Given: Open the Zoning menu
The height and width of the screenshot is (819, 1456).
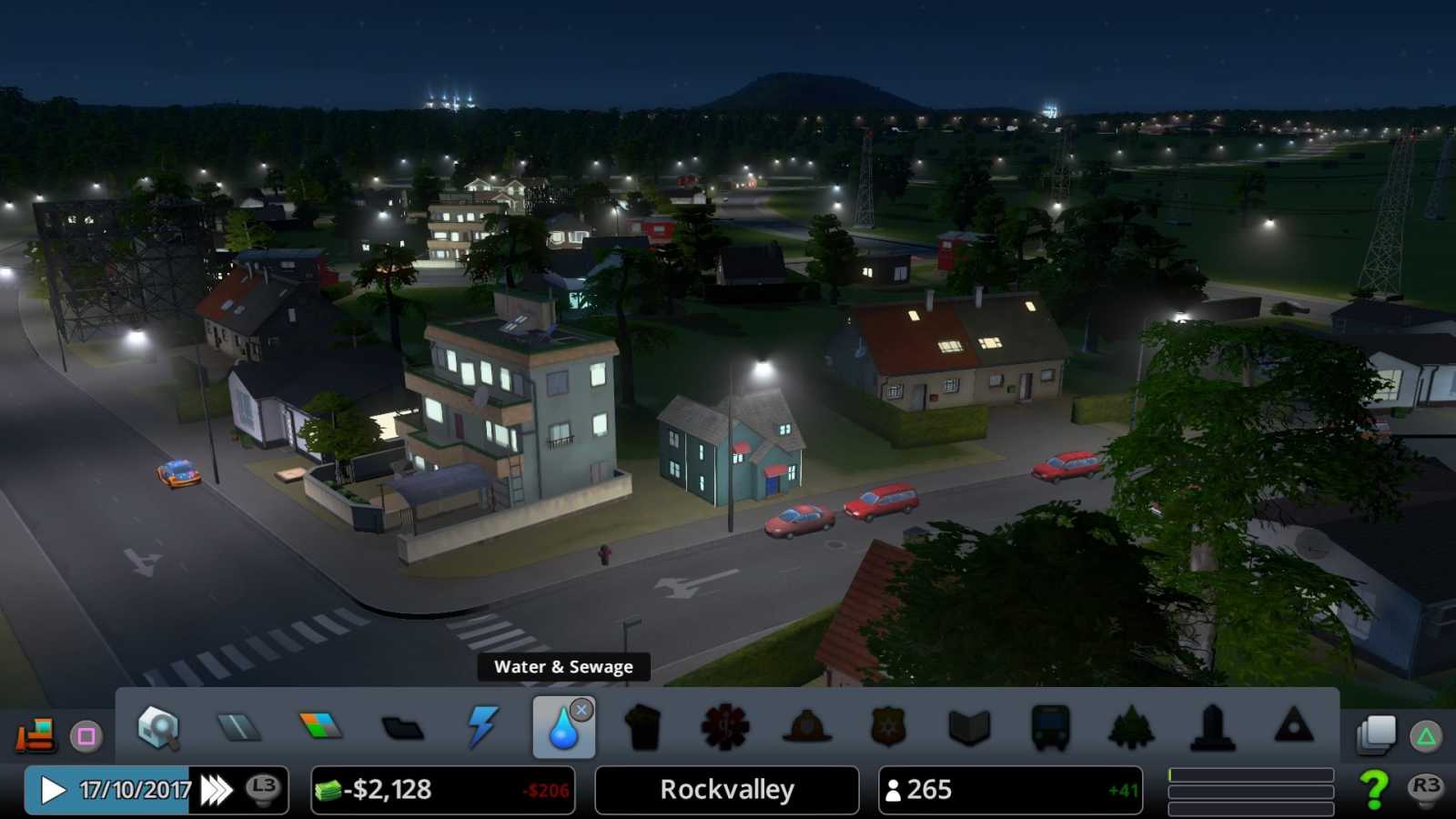Looking at the screenshot, I should [x=320, y=728].
